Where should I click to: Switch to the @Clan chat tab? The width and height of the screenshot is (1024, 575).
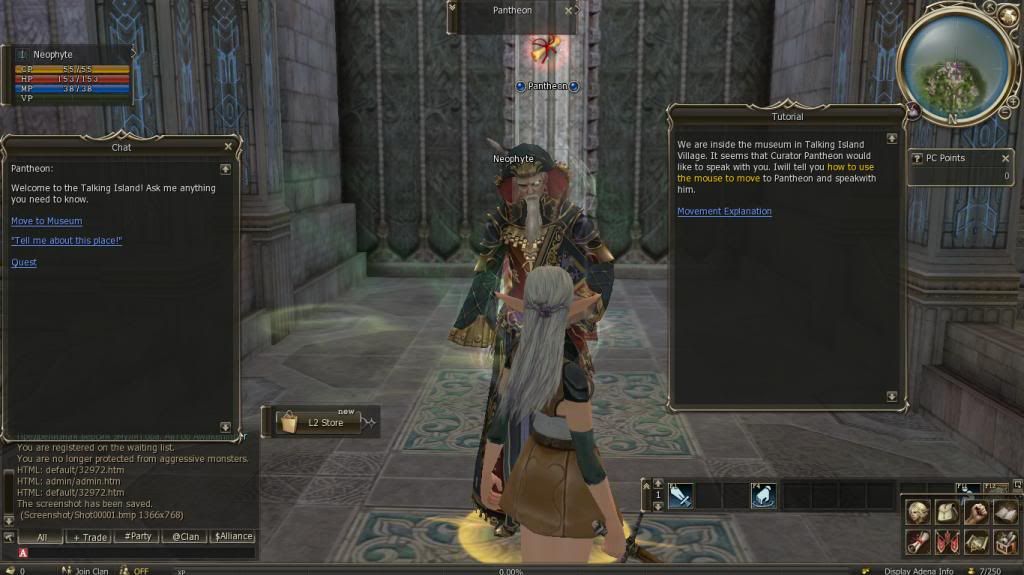[185, 537]
